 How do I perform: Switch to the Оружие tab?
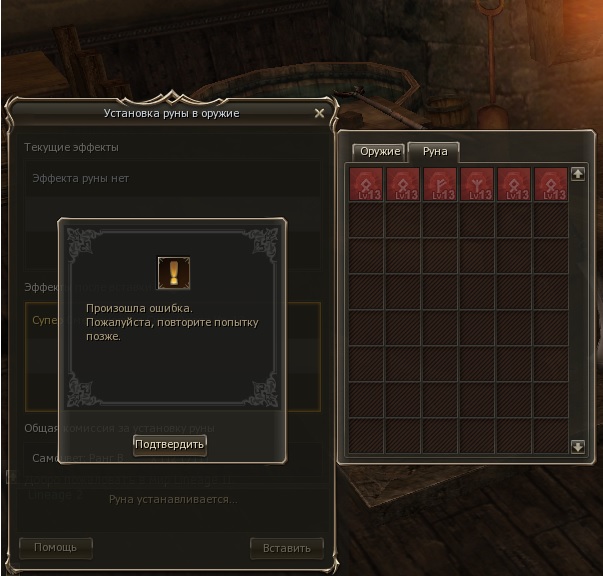[380, 152]
